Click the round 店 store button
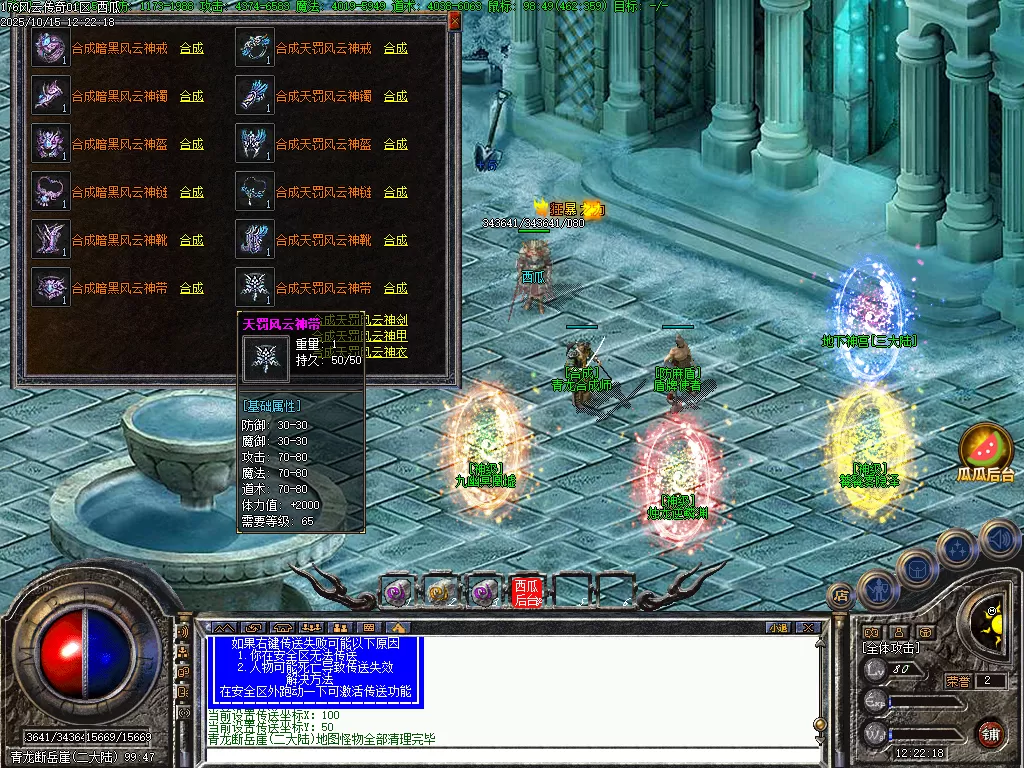The width and height of the screenshot is (1024, 768). pos(841,596)
